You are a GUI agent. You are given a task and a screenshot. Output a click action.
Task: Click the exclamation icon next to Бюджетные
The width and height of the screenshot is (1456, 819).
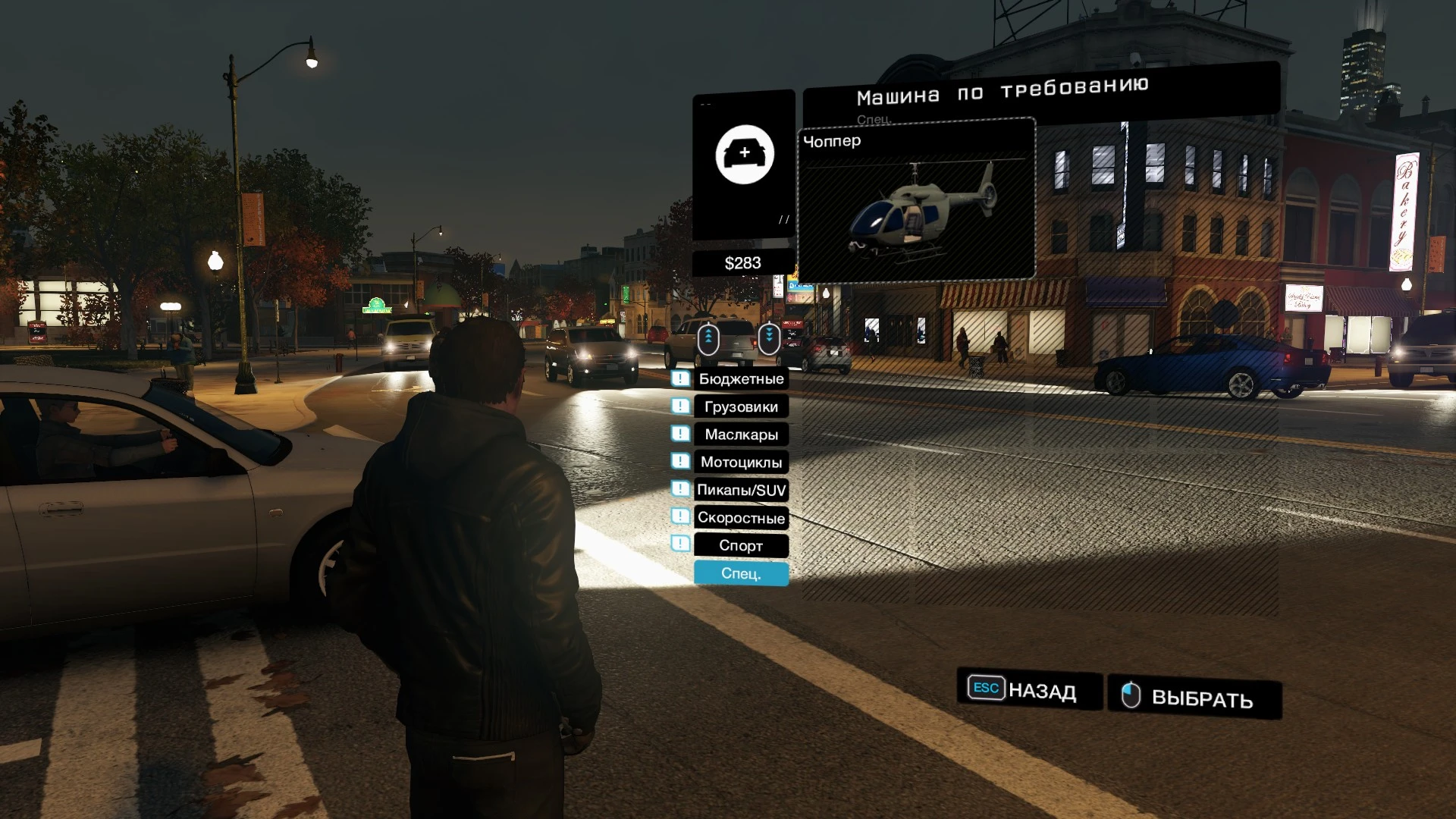point(680,378)
